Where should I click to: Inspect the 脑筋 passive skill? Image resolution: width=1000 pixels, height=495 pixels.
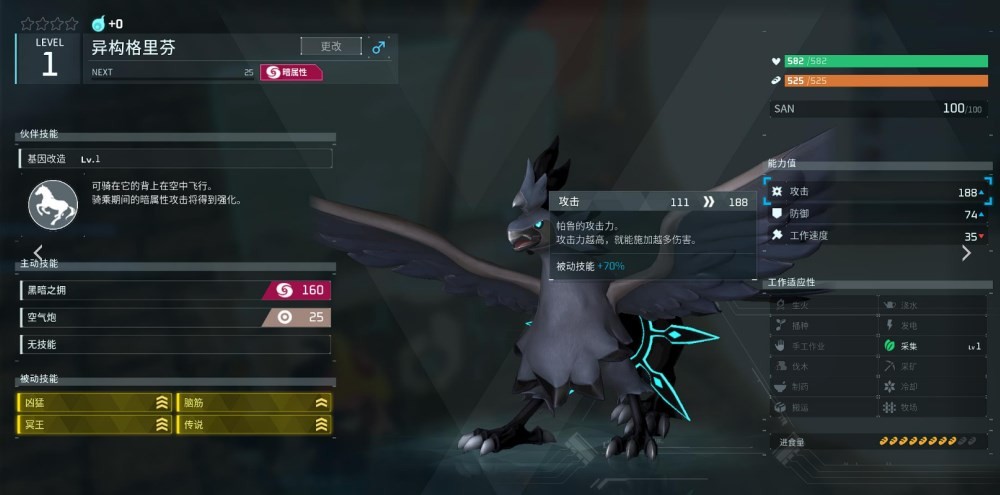click(x=254, y=402)
